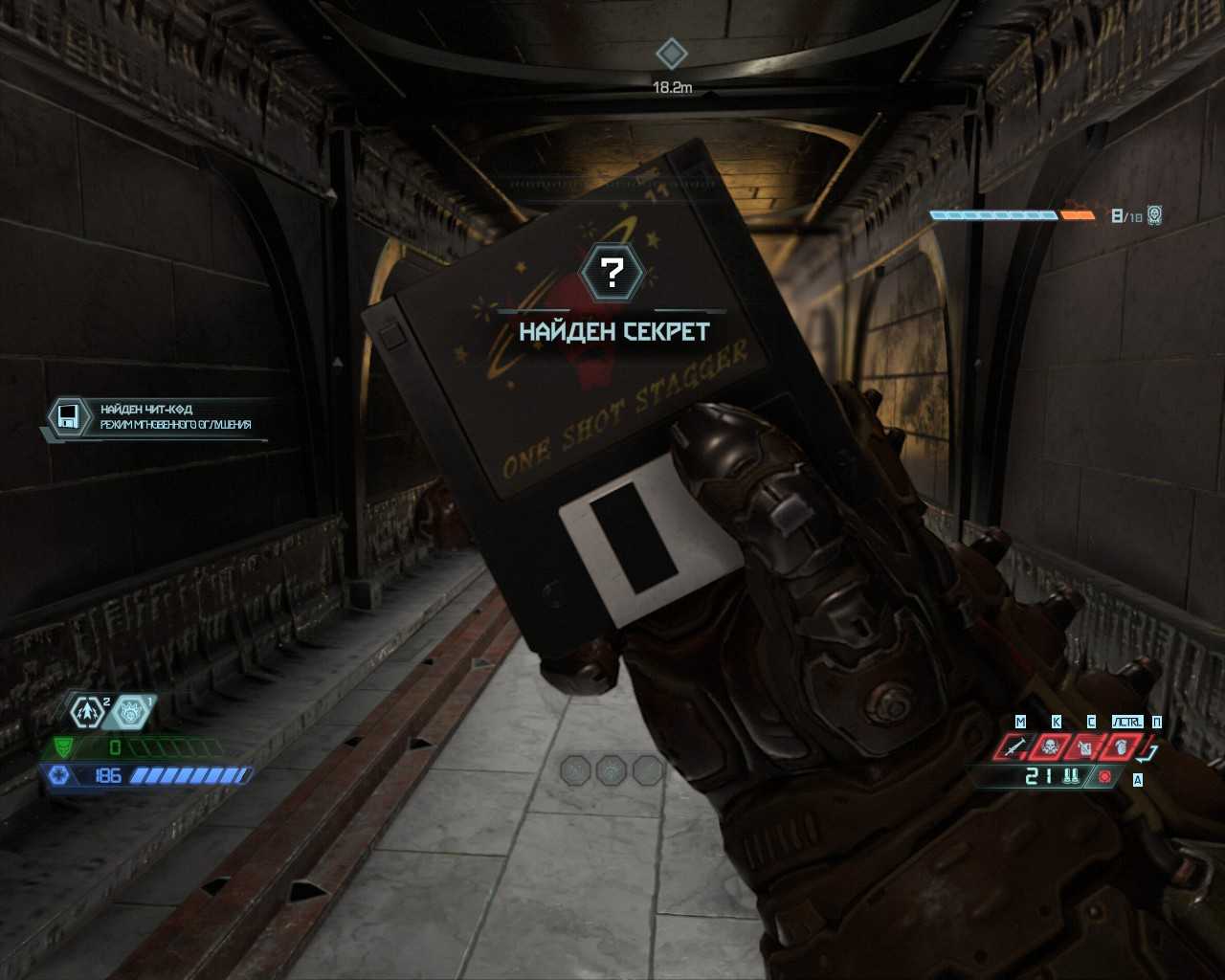
Task: Open the objective waypoint marker showing 18.2m
Action: coord(672,54)
